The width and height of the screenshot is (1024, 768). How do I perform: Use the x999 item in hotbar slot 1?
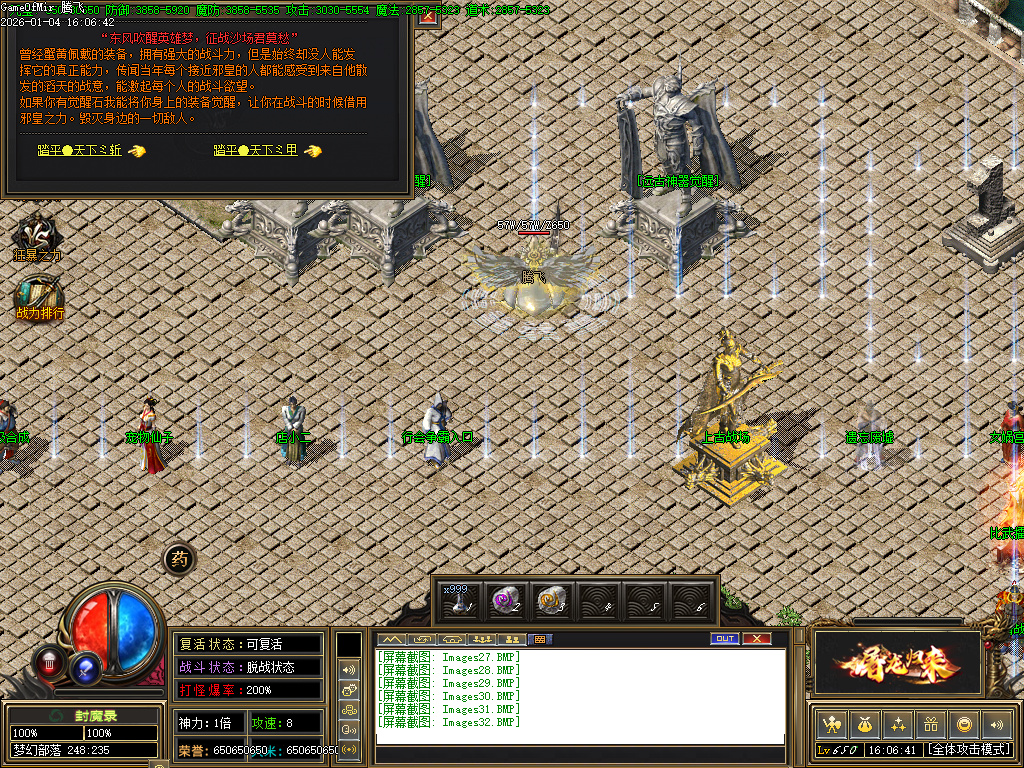click(458, 599)
